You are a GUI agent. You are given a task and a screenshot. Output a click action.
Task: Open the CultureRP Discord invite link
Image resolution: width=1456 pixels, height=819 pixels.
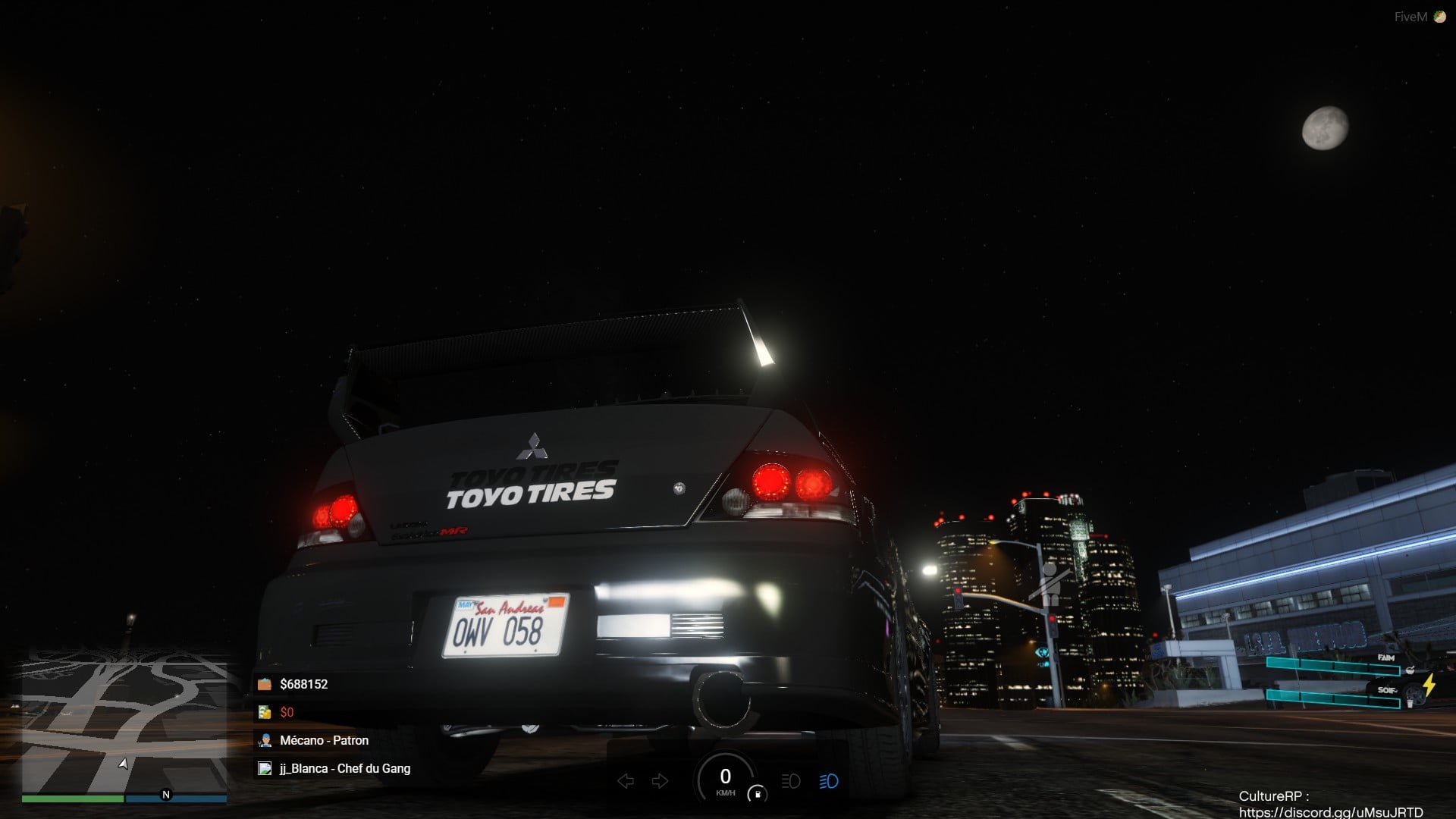[1330, 812]
